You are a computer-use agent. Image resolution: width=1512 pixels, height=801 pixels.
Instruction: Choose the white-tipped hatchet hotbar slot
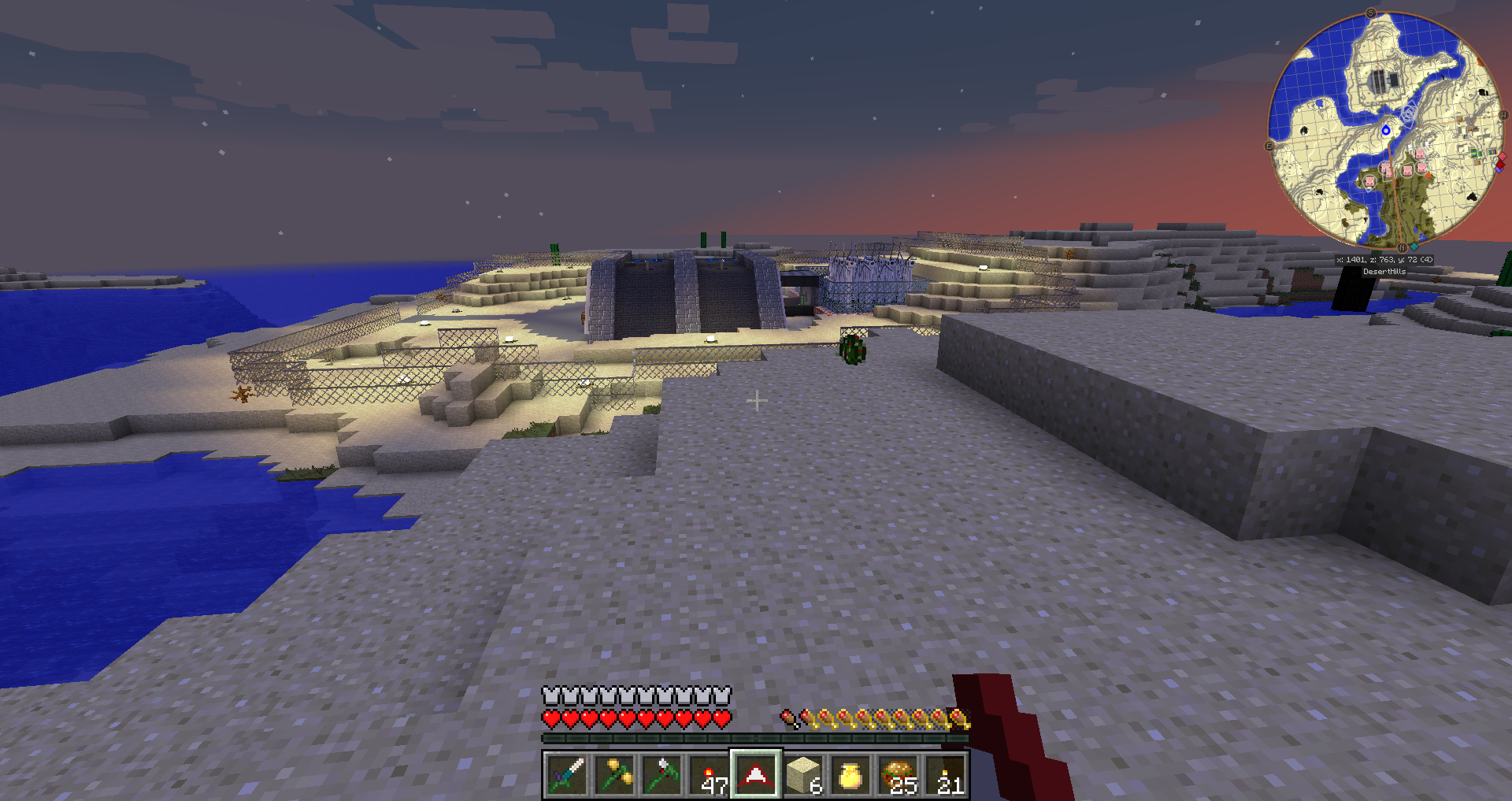pos(661,775)
